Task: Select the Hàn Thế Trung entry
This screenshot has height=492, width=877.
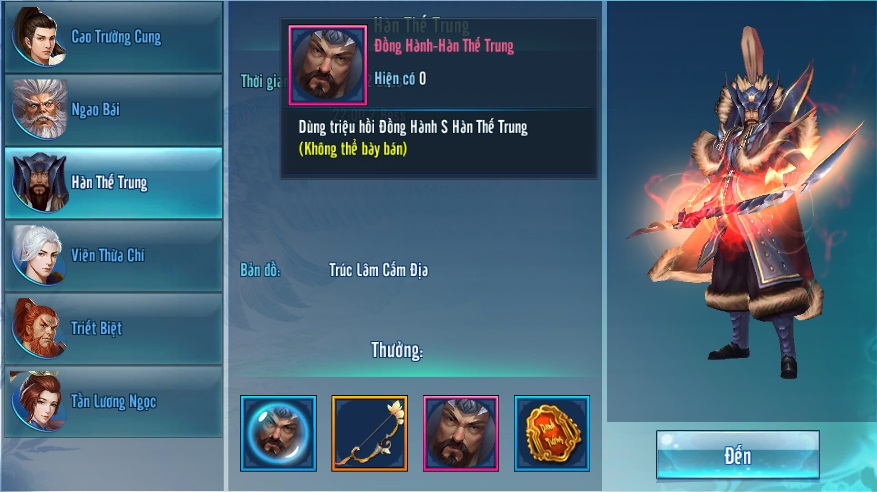Action: (x=113, y=183)
